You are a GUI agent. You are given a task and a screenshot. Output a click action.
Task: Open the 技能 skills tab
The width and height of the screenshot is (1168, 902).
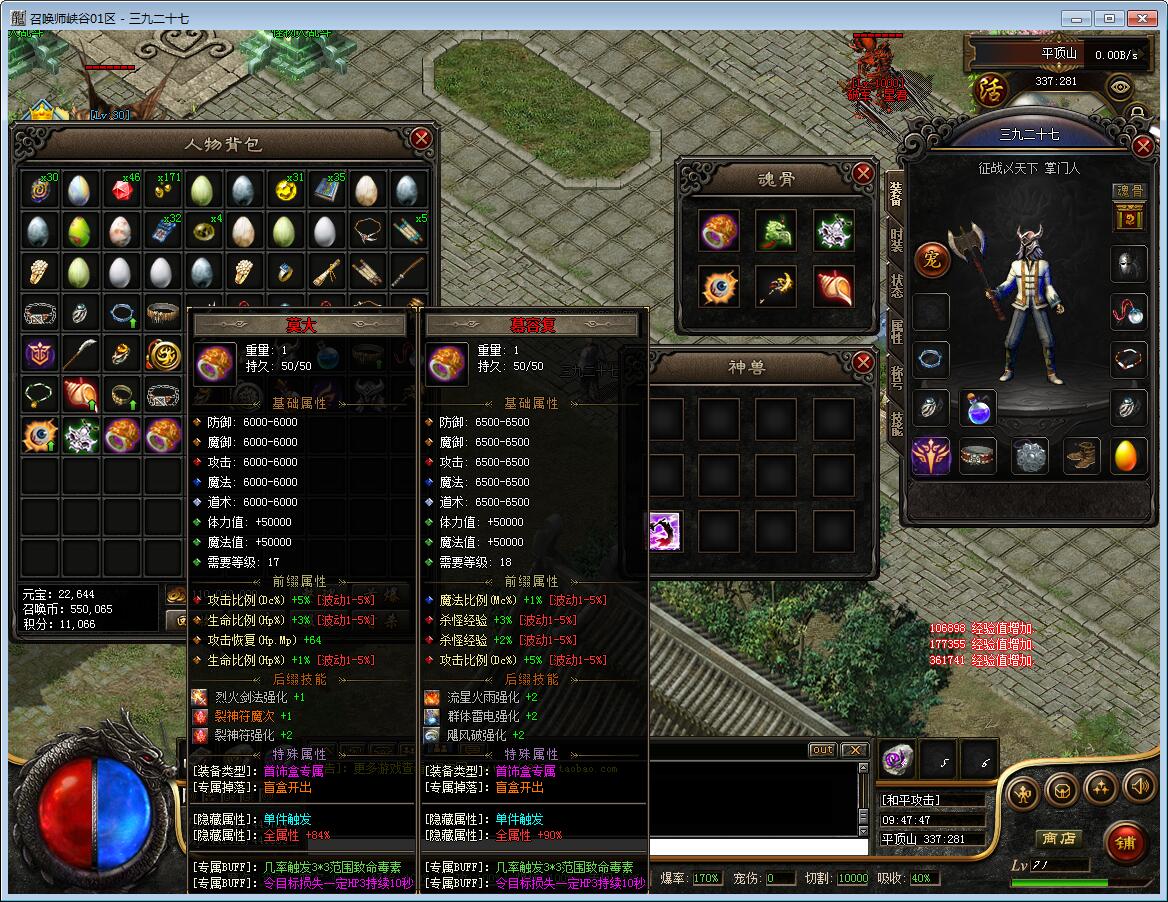[897, 423]
